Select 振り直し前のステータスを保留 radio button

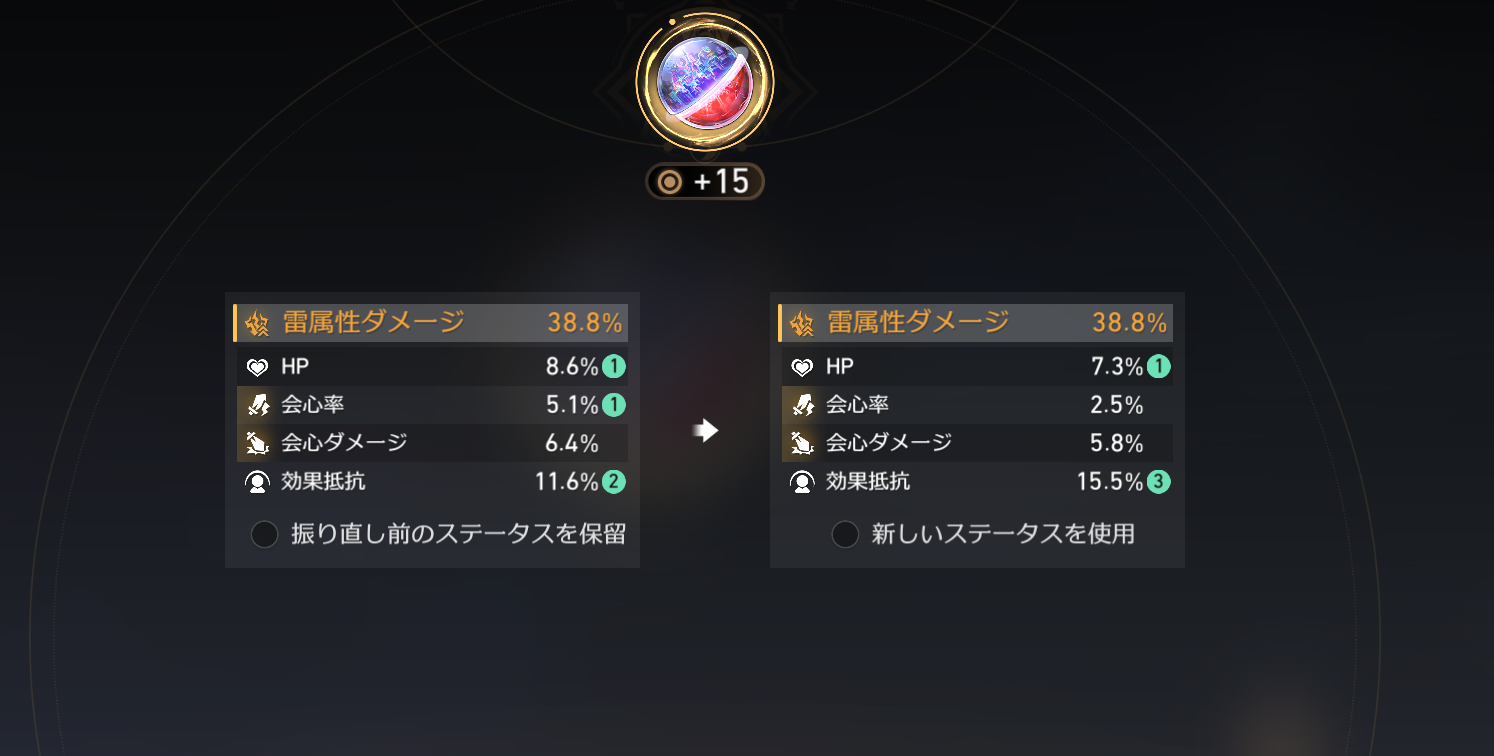click(264, 534)
